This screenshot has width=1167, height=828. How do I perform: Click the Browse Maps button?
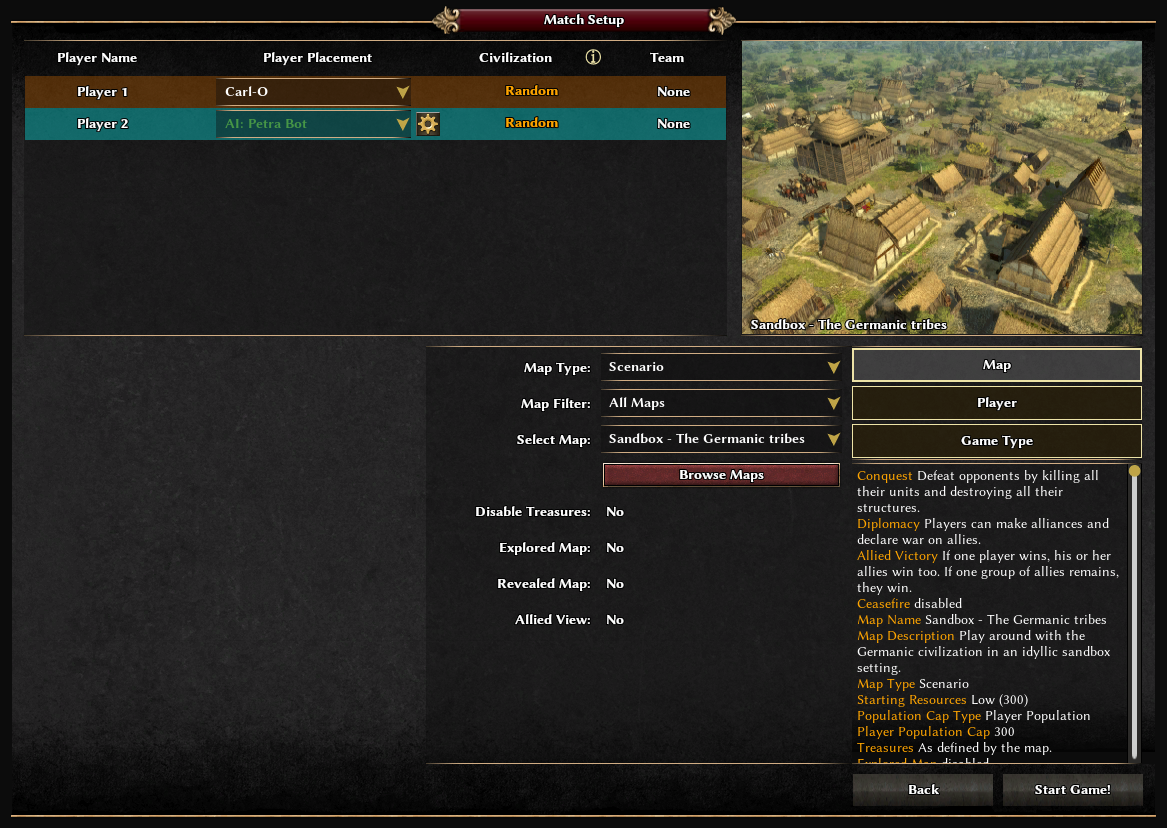(x=721, y=475)
